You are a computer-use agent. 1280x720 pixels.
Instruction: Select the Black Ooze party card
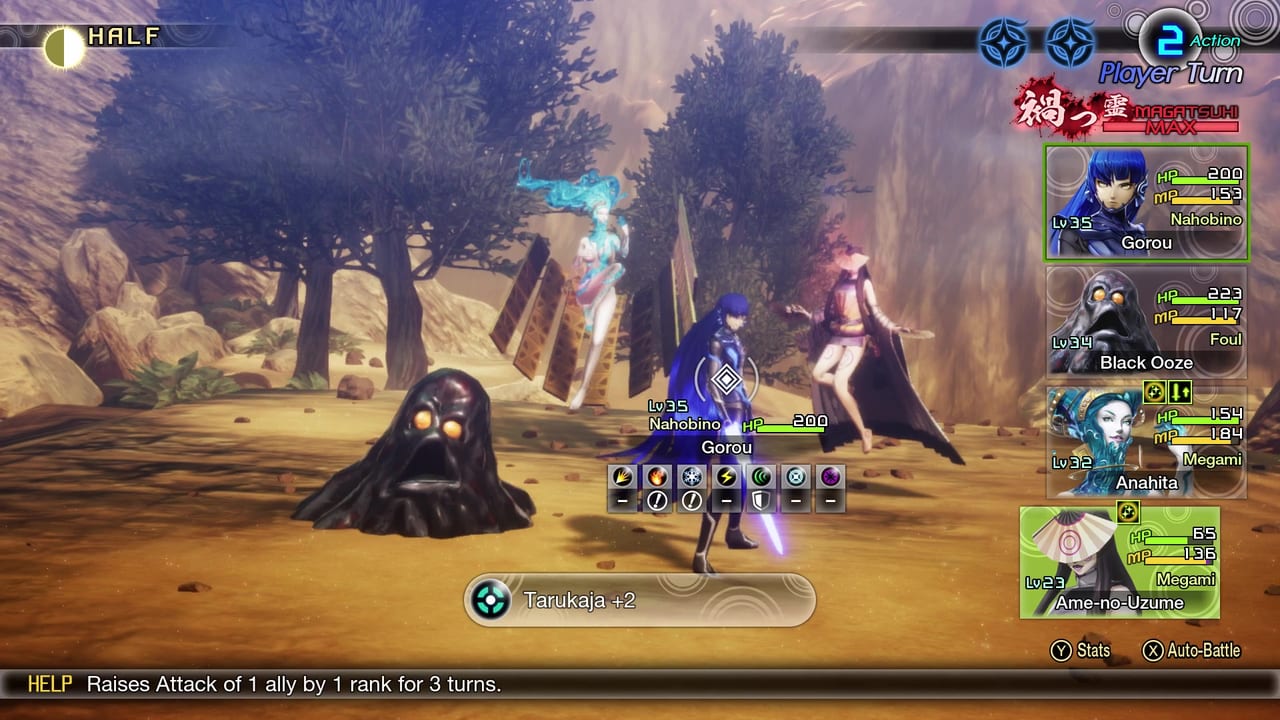1146,321
